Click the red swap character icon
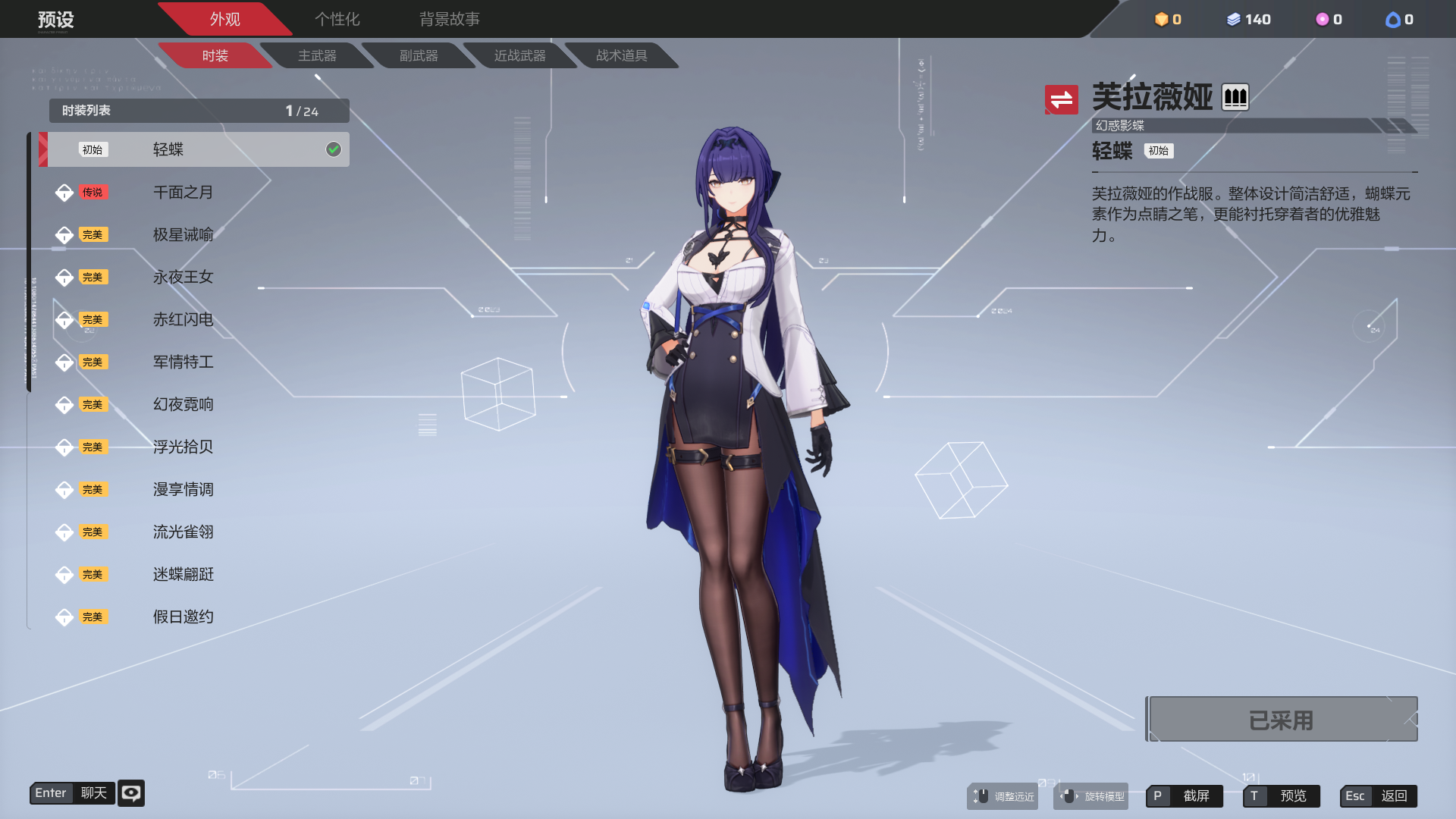The height and width of the screenshot is (819, 1456). [1061, 99]
